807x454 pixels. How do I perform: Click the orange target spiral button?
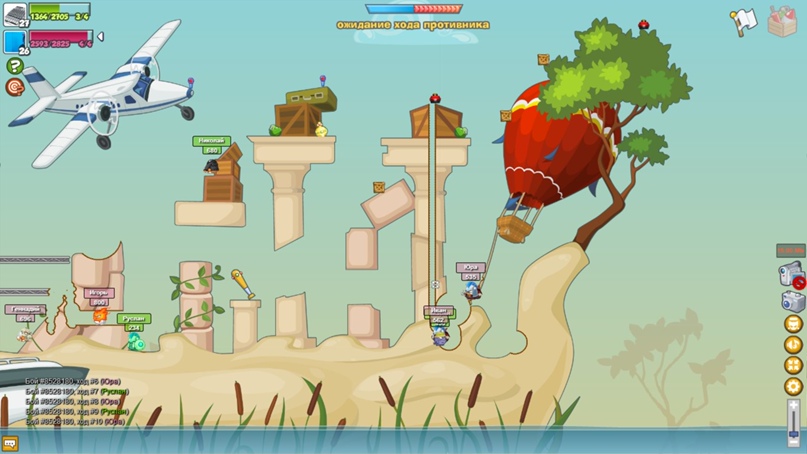click(x=15, y=87)
